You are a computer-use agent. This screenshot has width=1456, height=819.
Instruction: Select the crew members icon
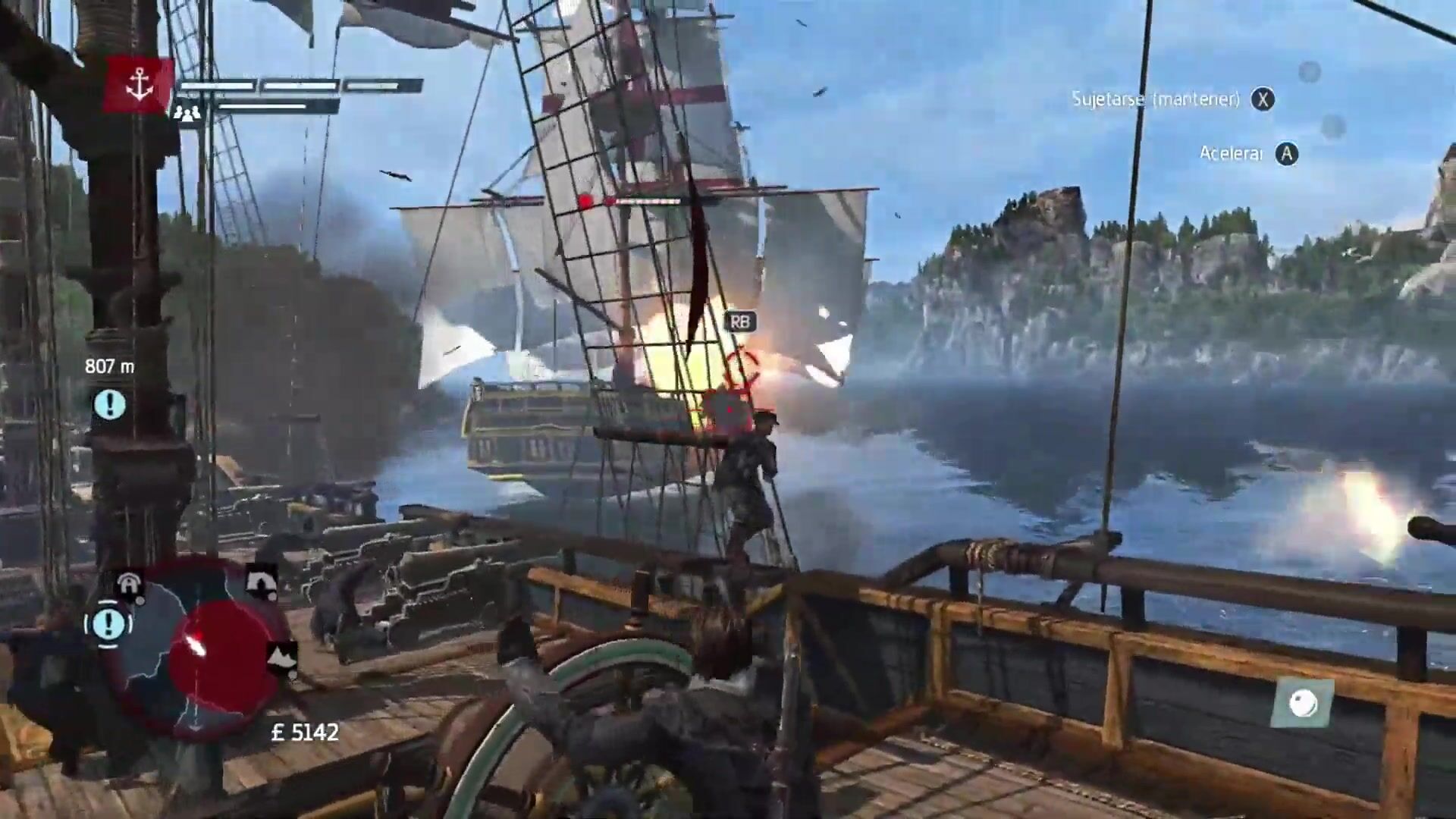(187, 113)
